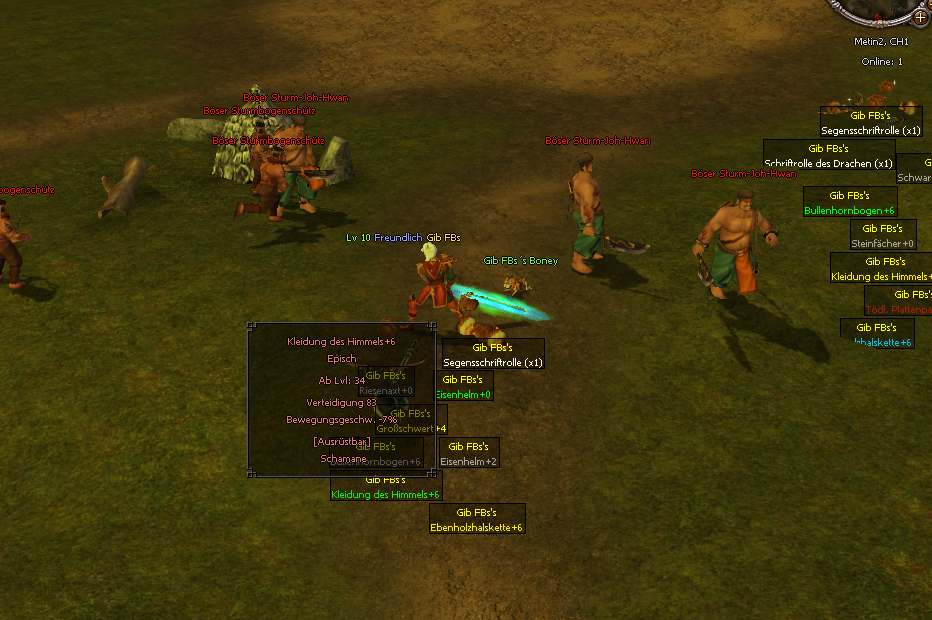Pick up the Steinfächer+0 label
This screenshot has width=932, height=620.
(x=883, y=243)
